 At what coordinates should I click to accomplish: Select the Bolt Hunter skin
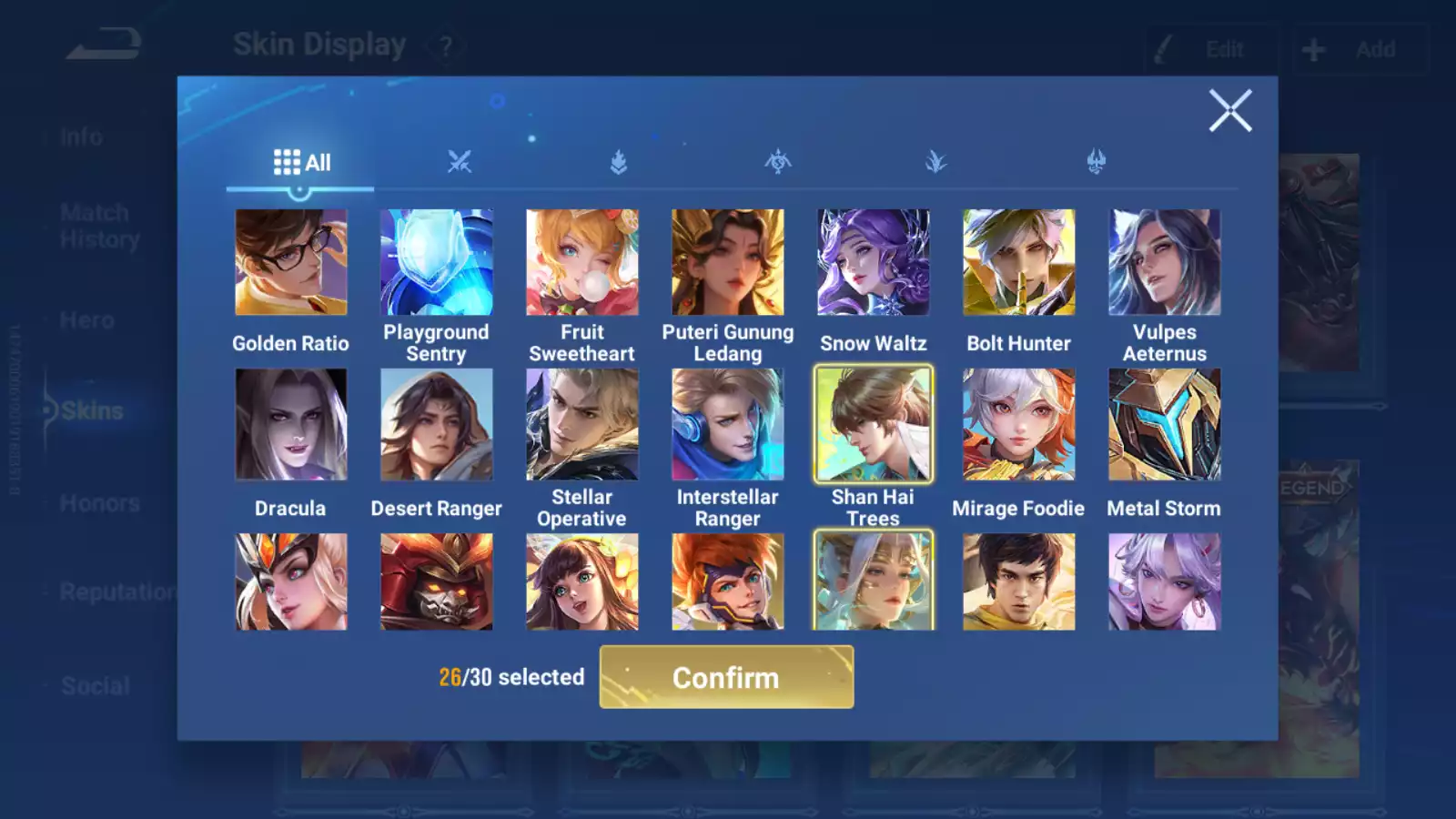click(1019, 263)
